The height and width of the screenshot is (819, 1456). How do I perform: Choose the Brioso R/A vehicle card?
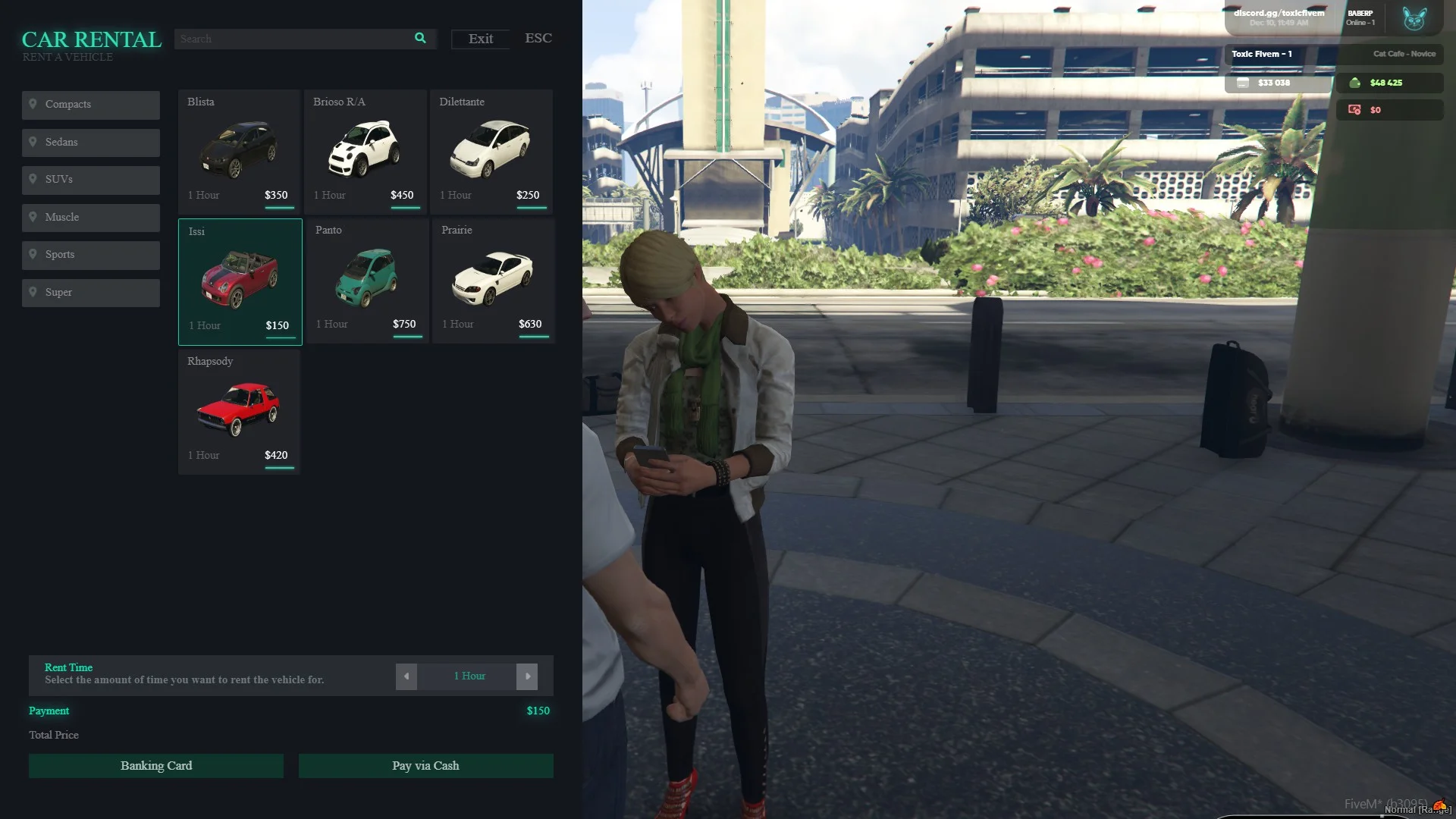(366, 151)
